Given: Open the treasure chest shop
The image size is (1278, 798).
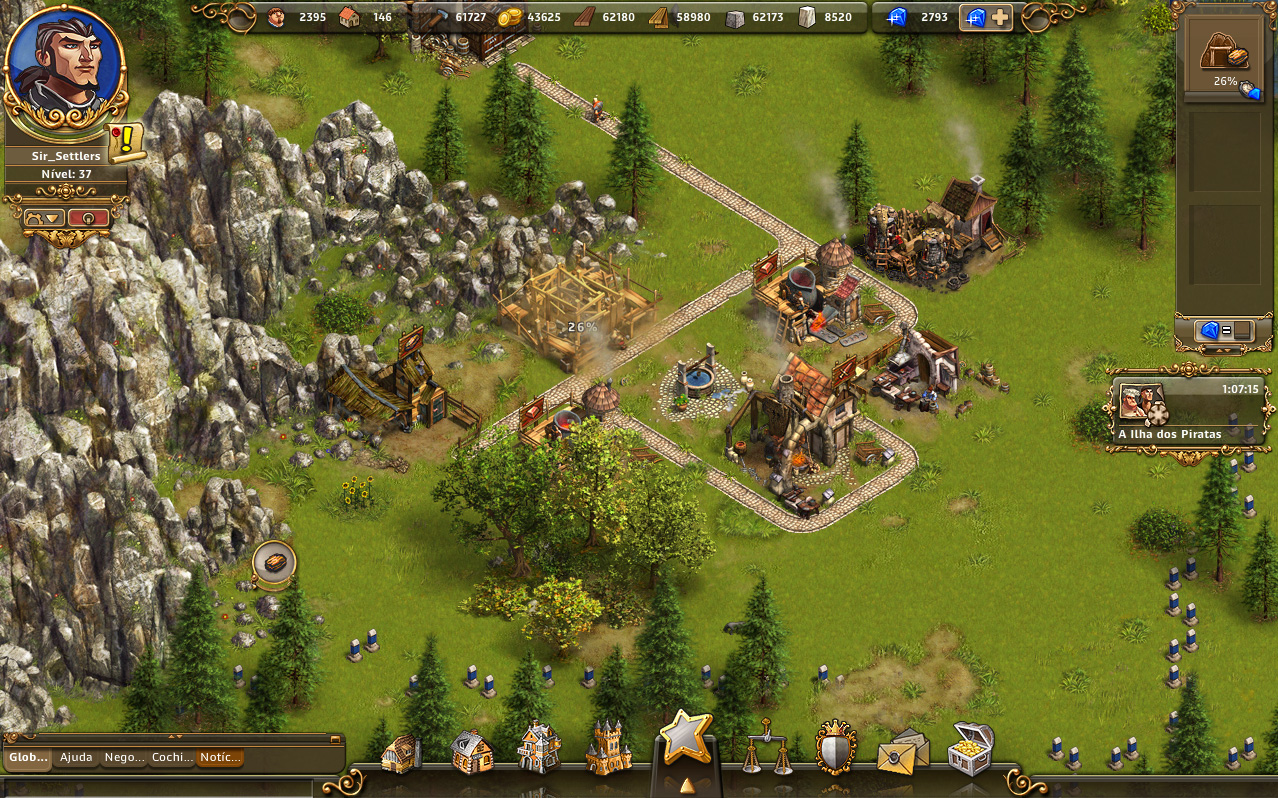Looking at the screenshot, I should [x=970, y=748].
